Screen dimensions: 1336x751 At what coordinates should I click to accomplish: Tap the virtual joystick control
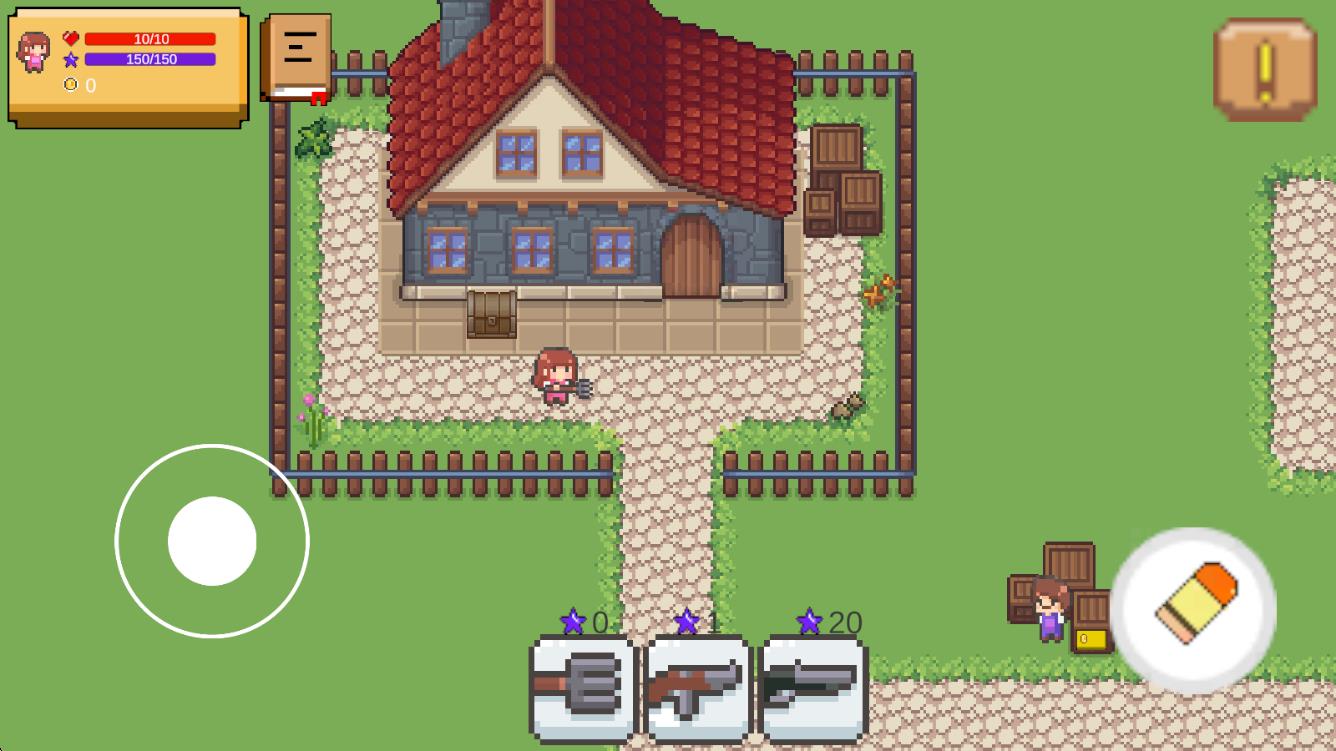click(x=212, y=540)
